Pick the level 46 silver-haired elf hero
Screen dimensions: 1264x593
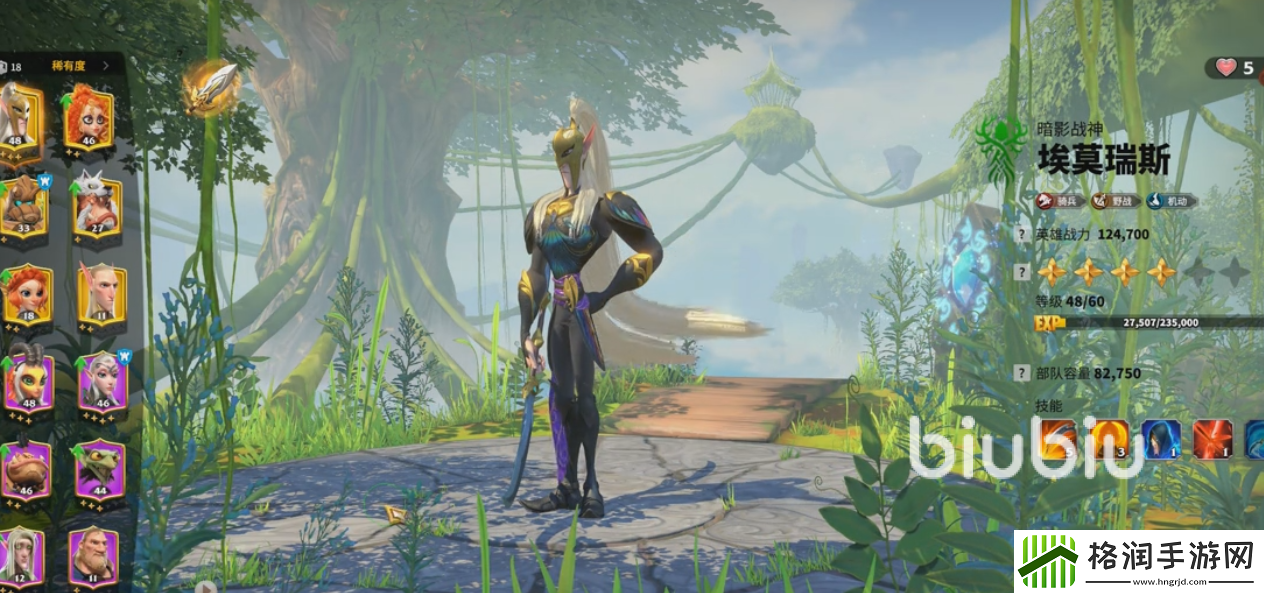101,383
